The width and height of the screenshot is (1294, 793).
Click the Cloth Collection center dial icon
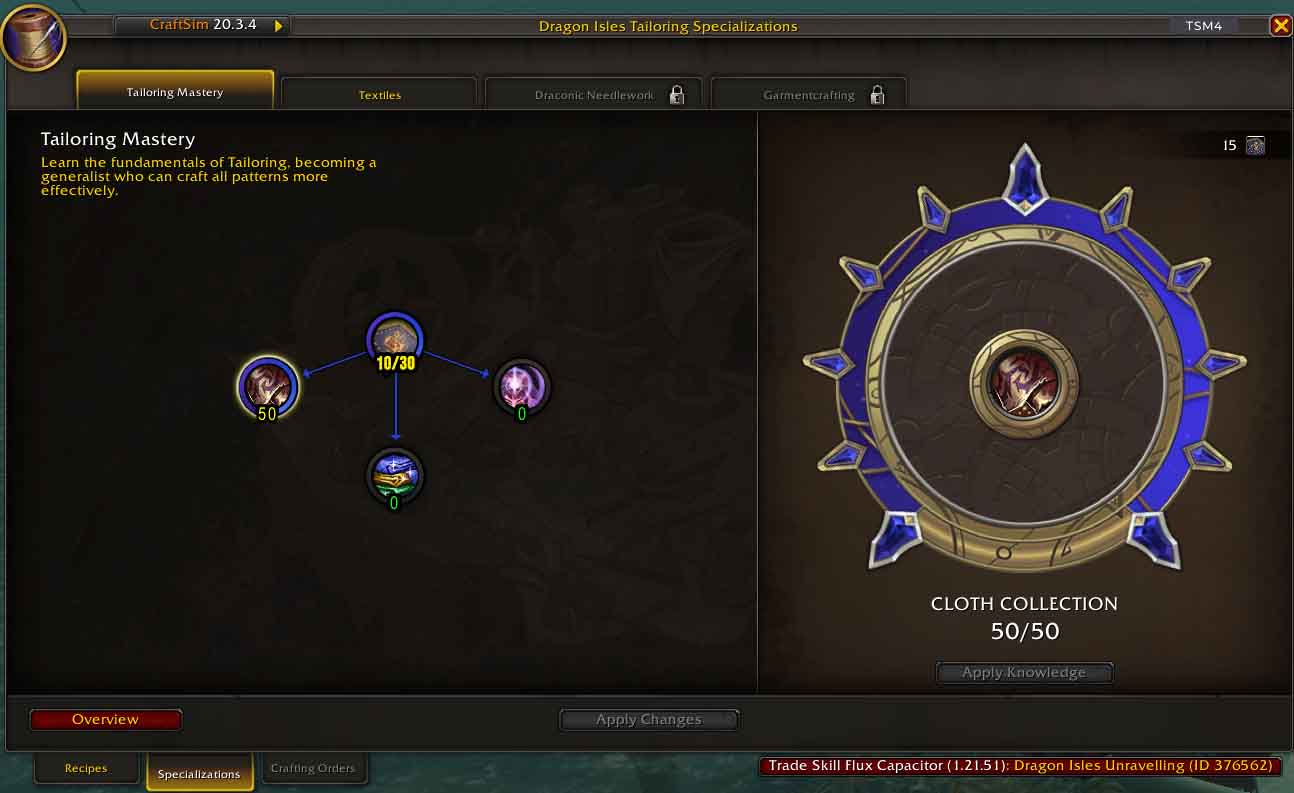[1024, 382]
